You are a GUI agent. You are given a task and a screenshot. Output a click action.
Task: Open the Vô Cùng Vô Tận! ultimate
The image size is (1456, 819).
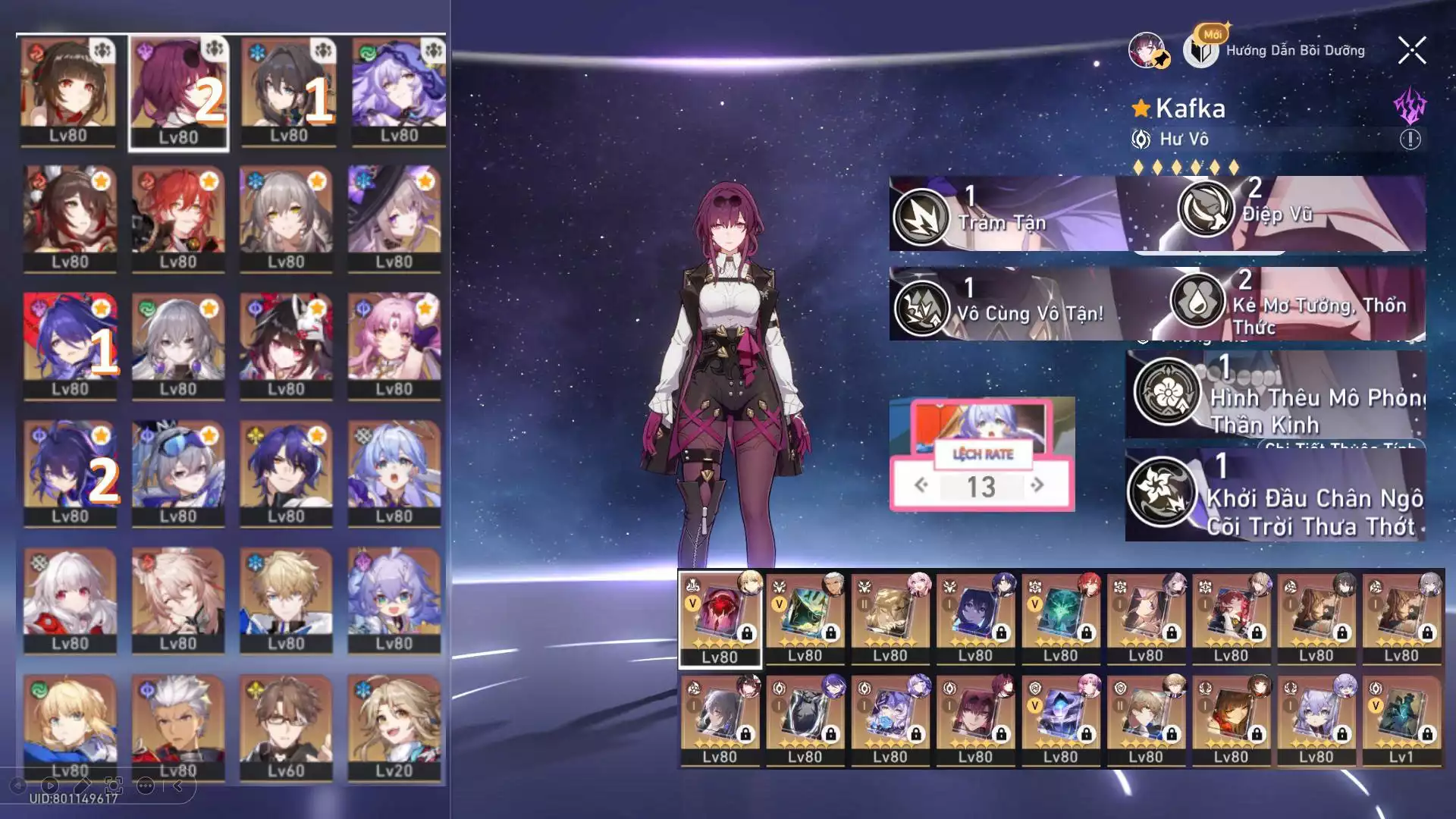[x=921, y=309]
